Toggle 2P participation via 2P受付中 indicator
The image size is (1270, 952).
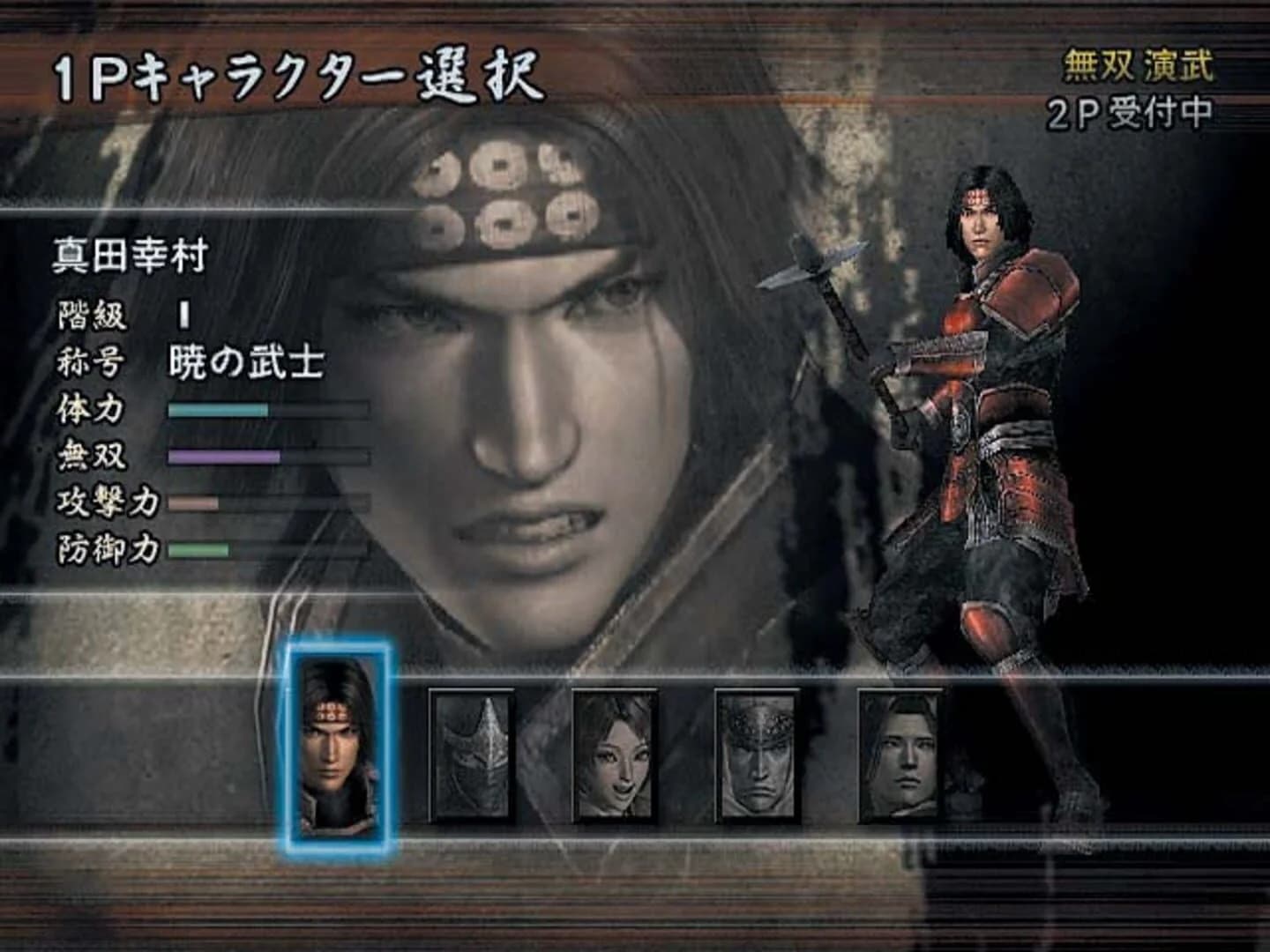(x=1132, y=113)
